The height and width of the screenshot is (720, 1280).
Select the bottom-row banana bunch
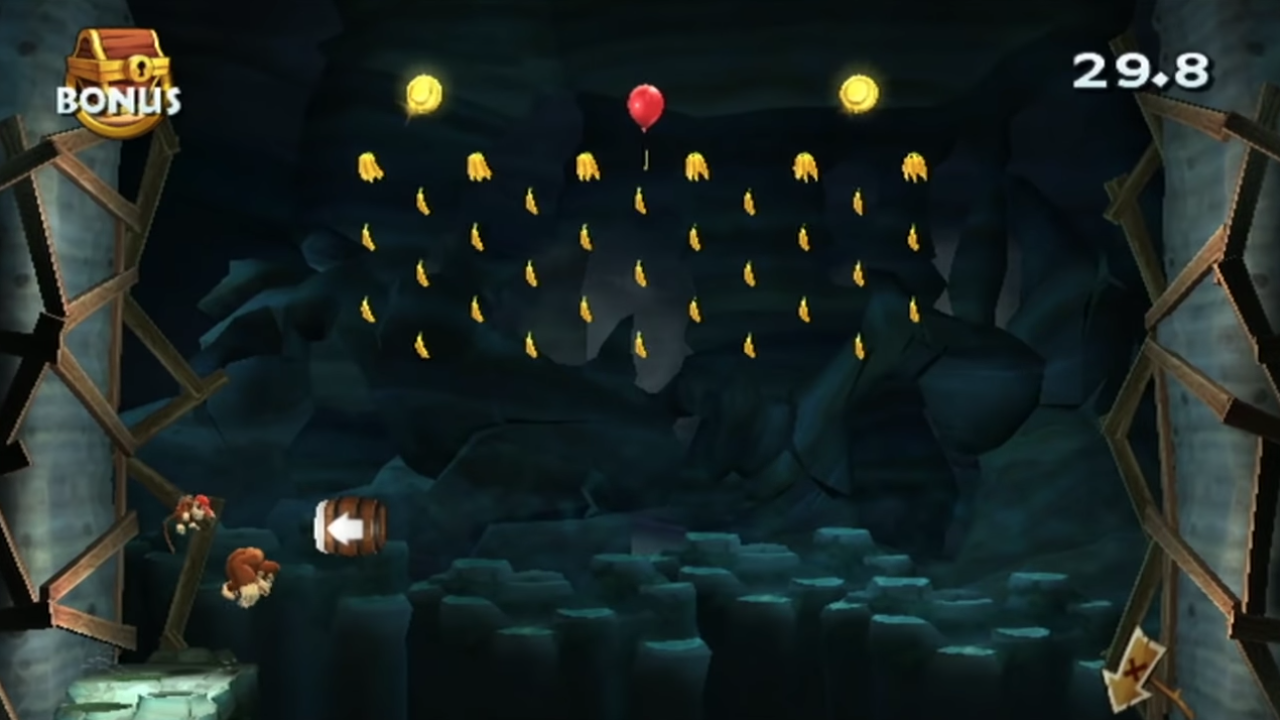[x=530, y=345]
